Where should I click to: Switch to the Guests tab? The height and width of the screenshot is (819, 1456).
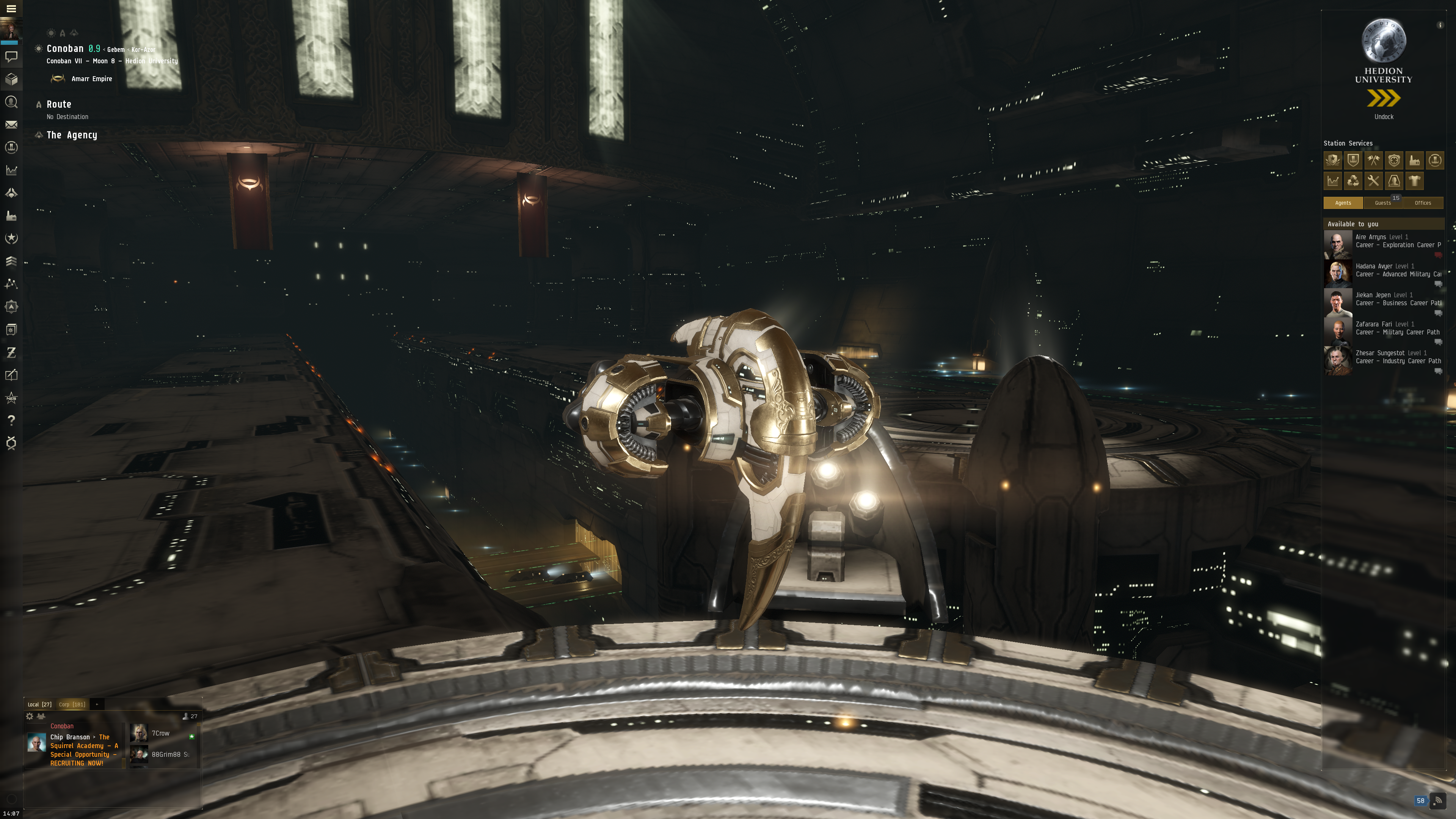(1382, 203)
